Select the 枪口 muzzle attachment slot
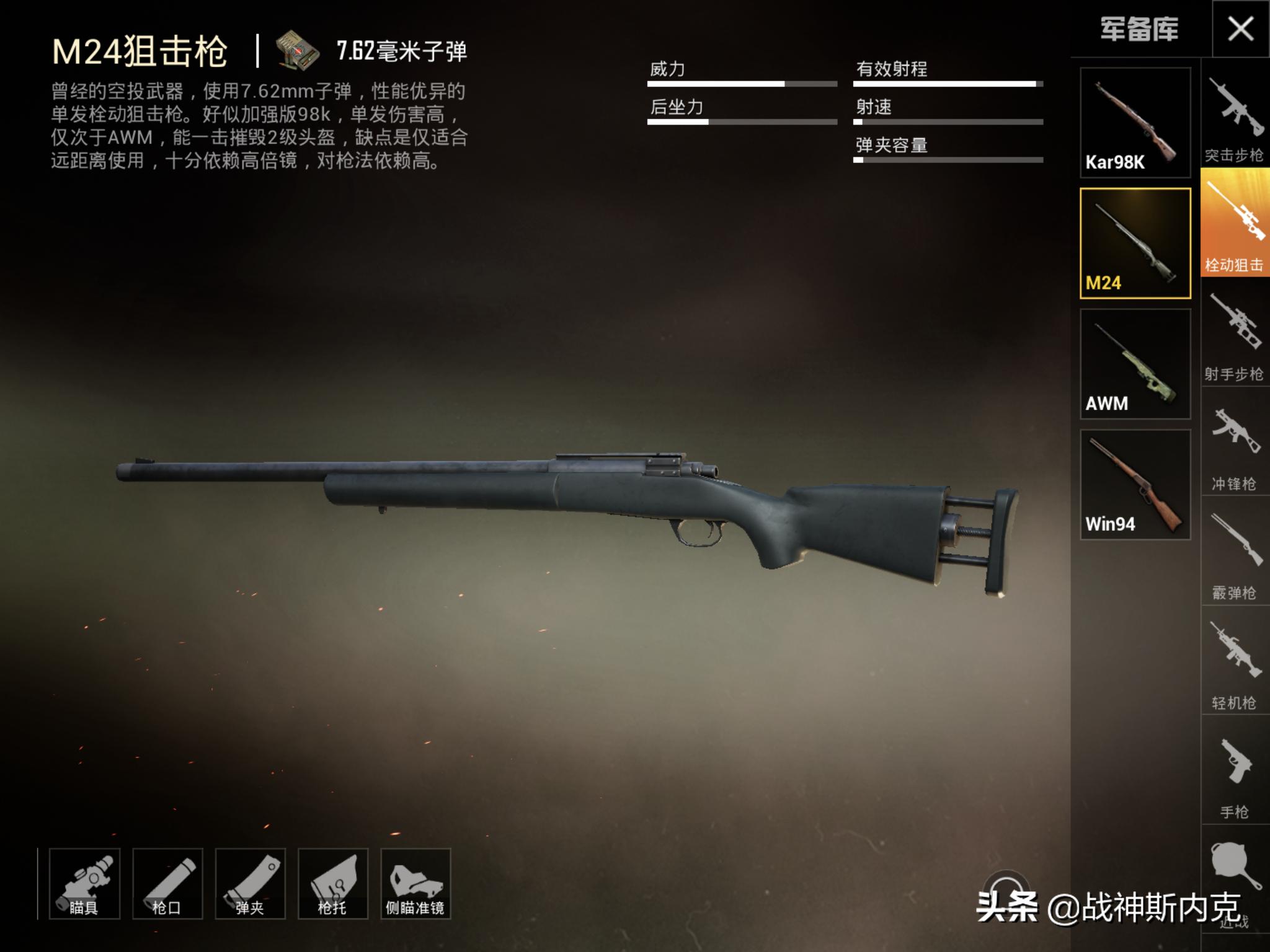This screenshot has height=952, width=1270. 167,883
